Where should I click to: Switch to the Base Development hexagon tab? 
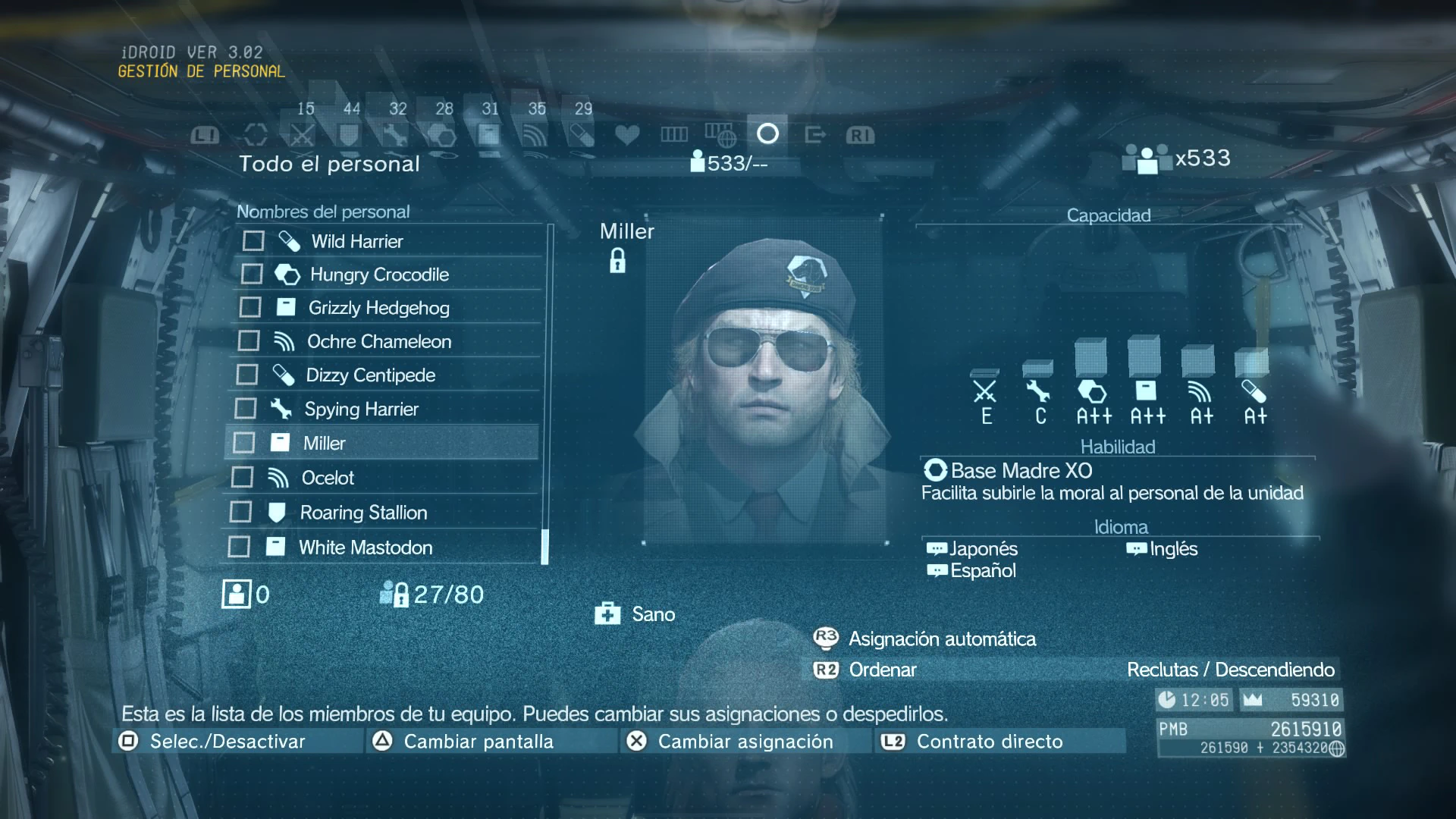[x=442, y=135]
